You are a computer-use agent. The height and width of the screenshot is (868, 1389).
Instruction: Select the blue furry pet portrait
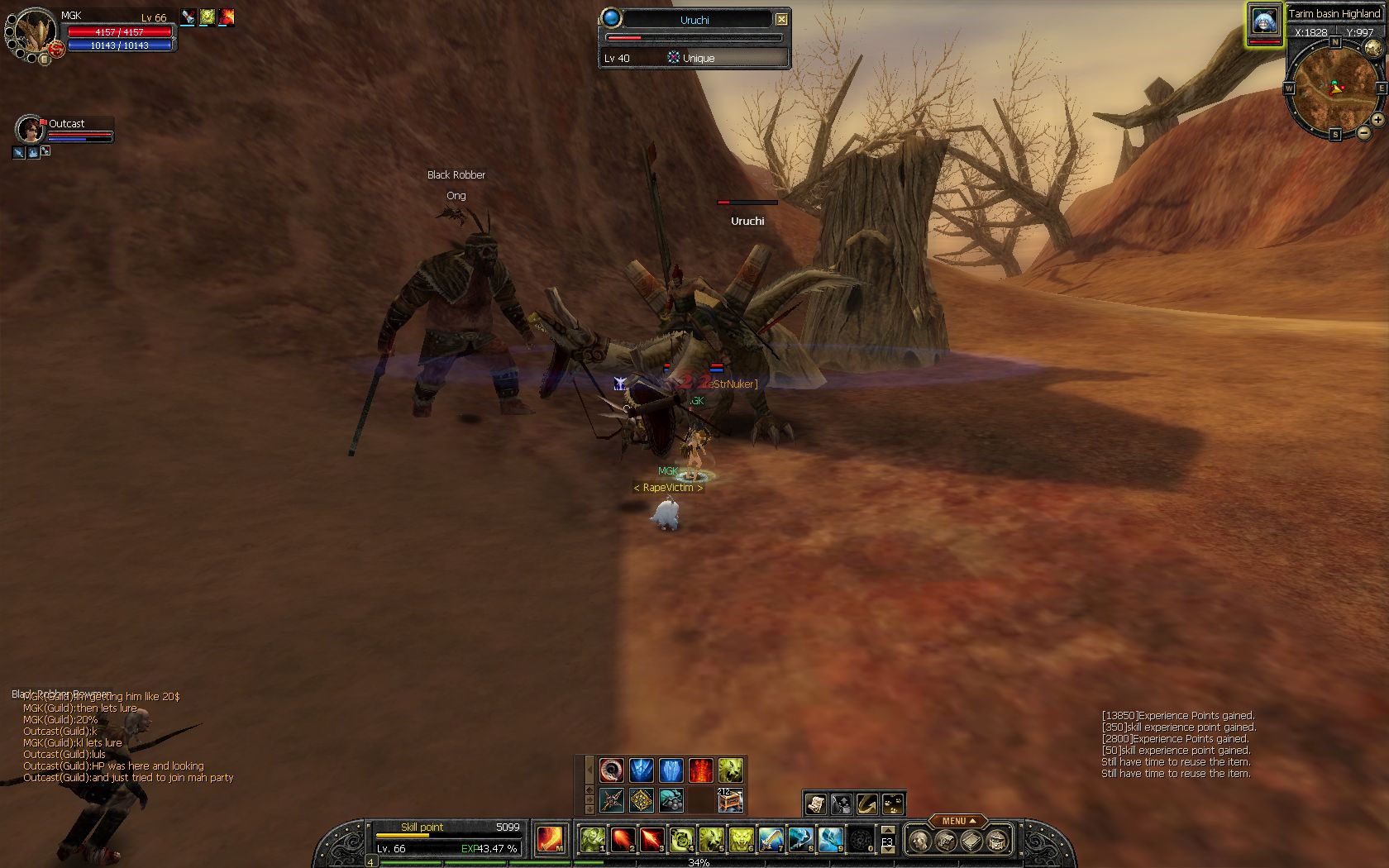(1264, 22)
